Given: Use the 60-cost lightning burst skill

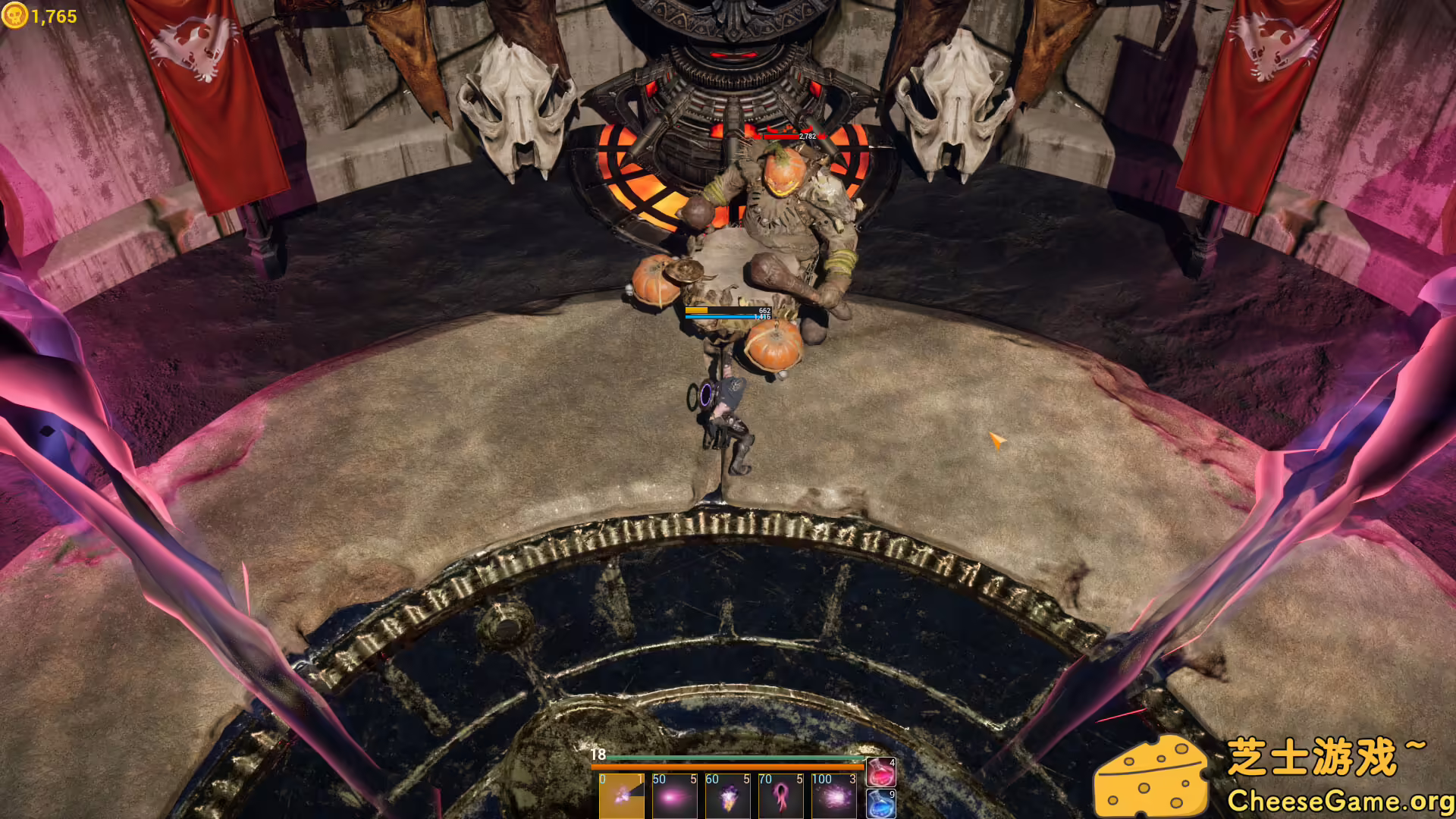Looking at the screenshot, I should pos(726,800).
